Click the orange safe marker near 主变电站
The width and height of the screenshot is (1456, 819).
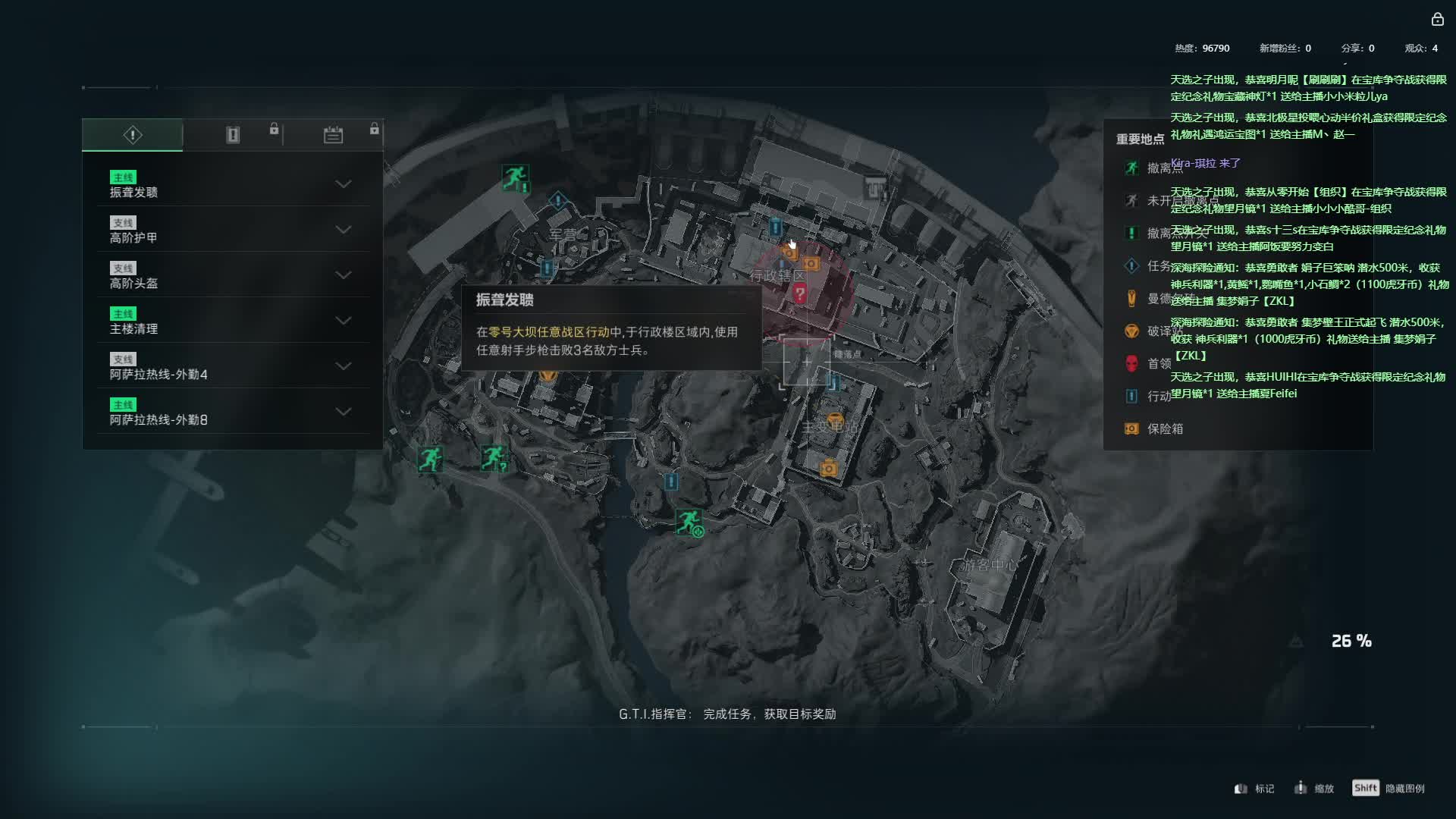[828, 468]
